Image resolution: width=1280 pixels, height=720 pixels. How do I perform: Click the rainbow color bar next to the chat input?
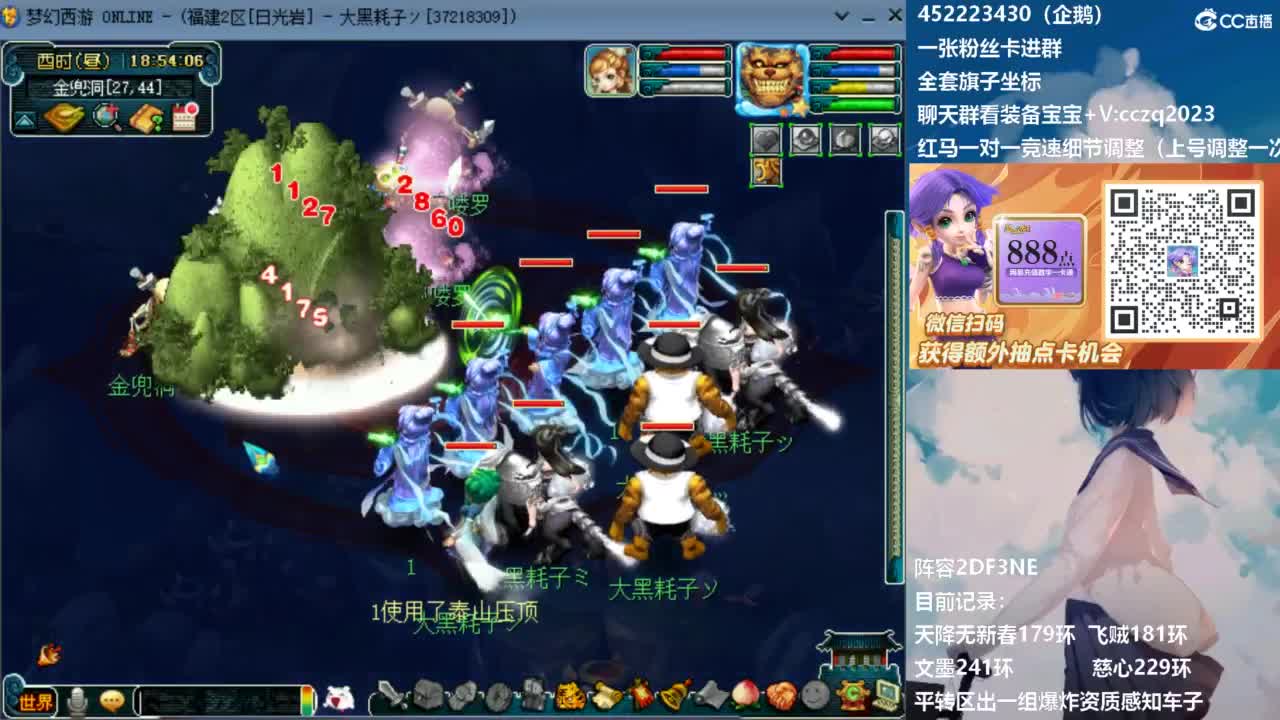pyautogui.click(x=307, y=701)
